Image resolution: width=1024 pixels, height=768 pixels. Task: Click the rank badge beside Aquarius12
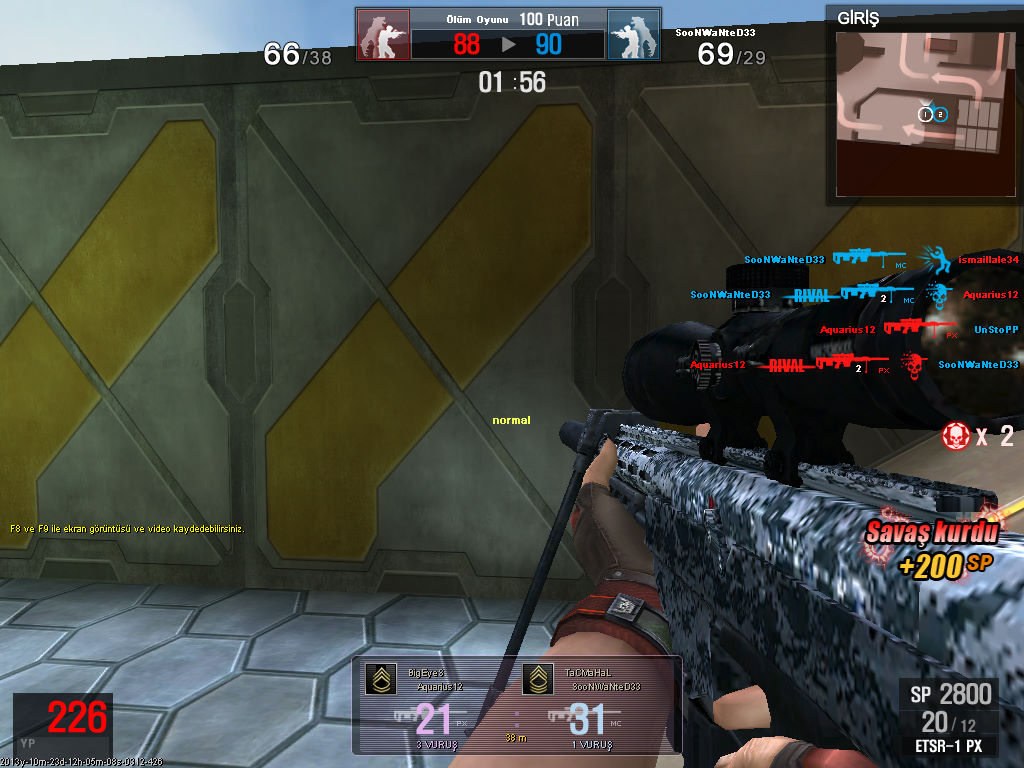380,680
